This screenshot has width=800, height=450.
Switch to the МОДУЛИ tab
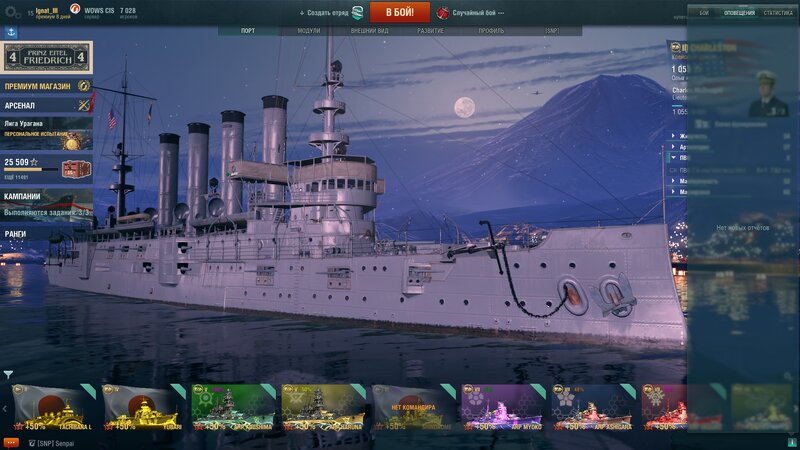309,31
